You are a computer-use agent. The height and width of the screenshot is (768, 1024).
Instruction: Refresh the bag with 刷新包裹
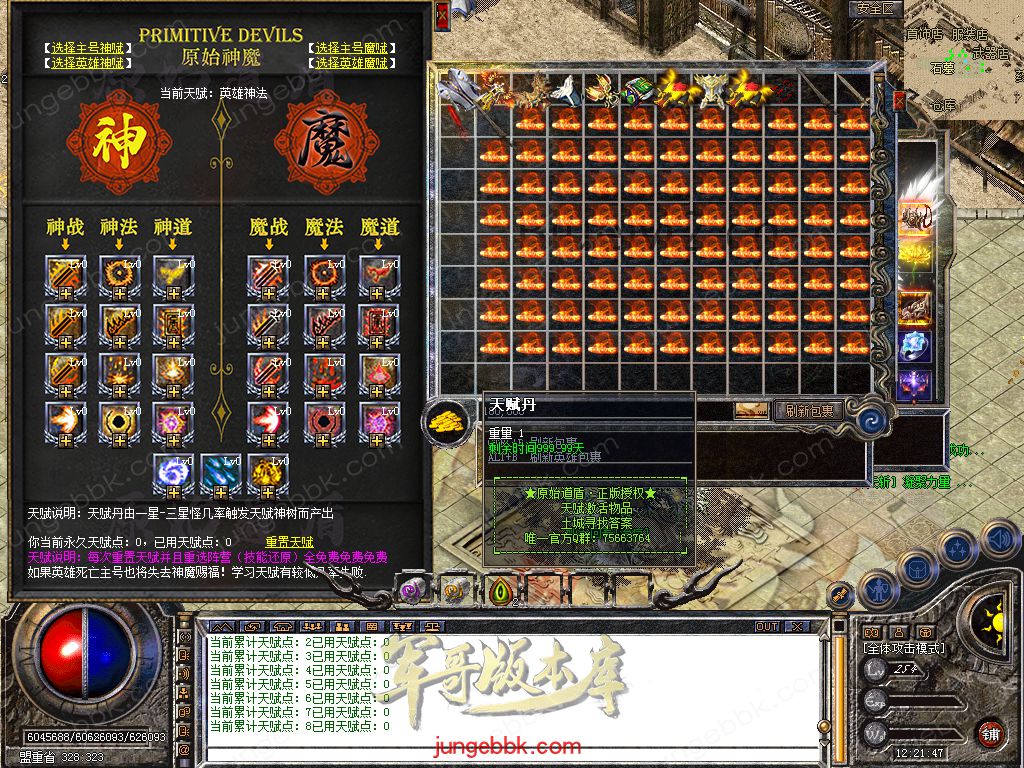809,410
